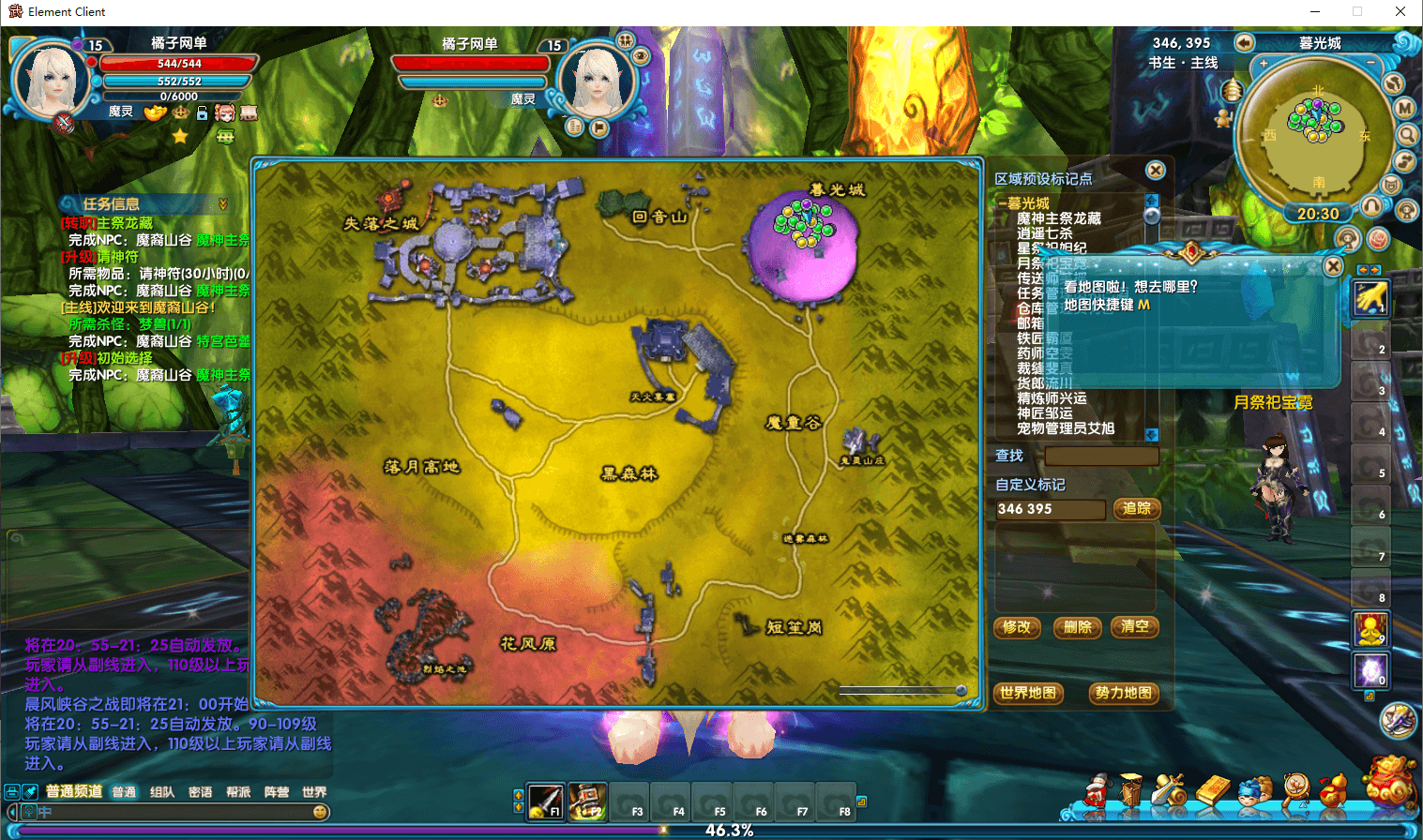Select 魔神主祭龙藏 in the NPC list

1059,218
